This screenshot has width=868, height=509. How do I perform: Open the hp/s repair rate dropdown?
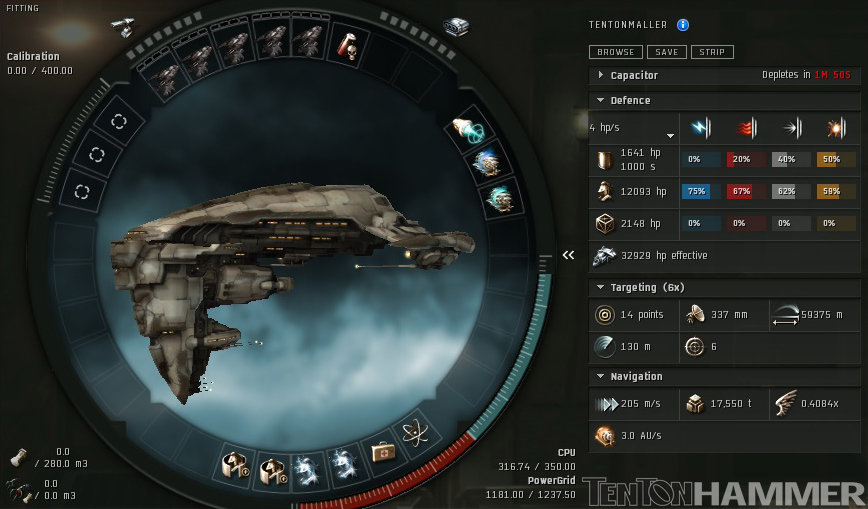tap(670, 134)
